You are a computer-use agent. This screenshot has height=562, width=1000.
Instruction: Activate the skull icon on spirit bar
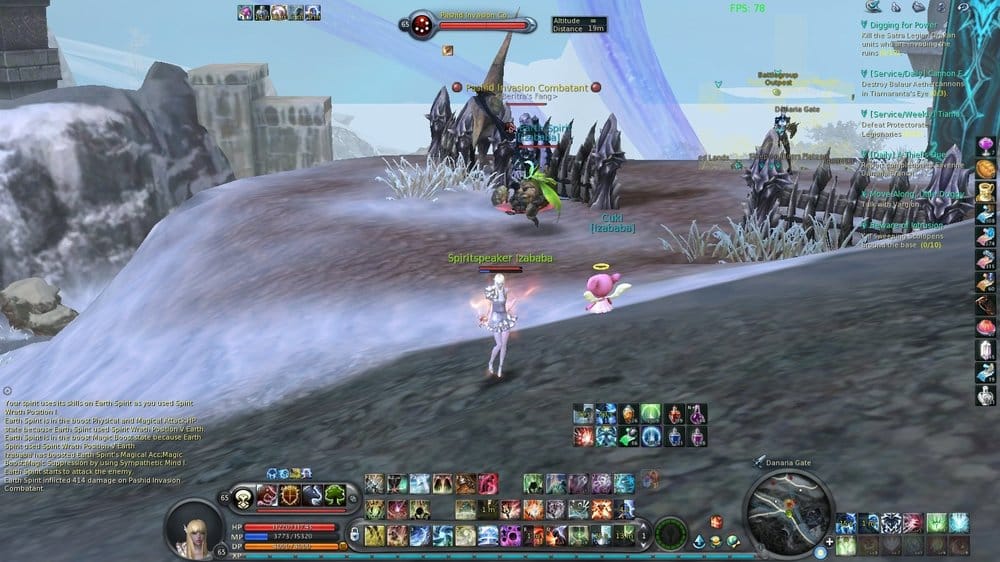point(244,494)
